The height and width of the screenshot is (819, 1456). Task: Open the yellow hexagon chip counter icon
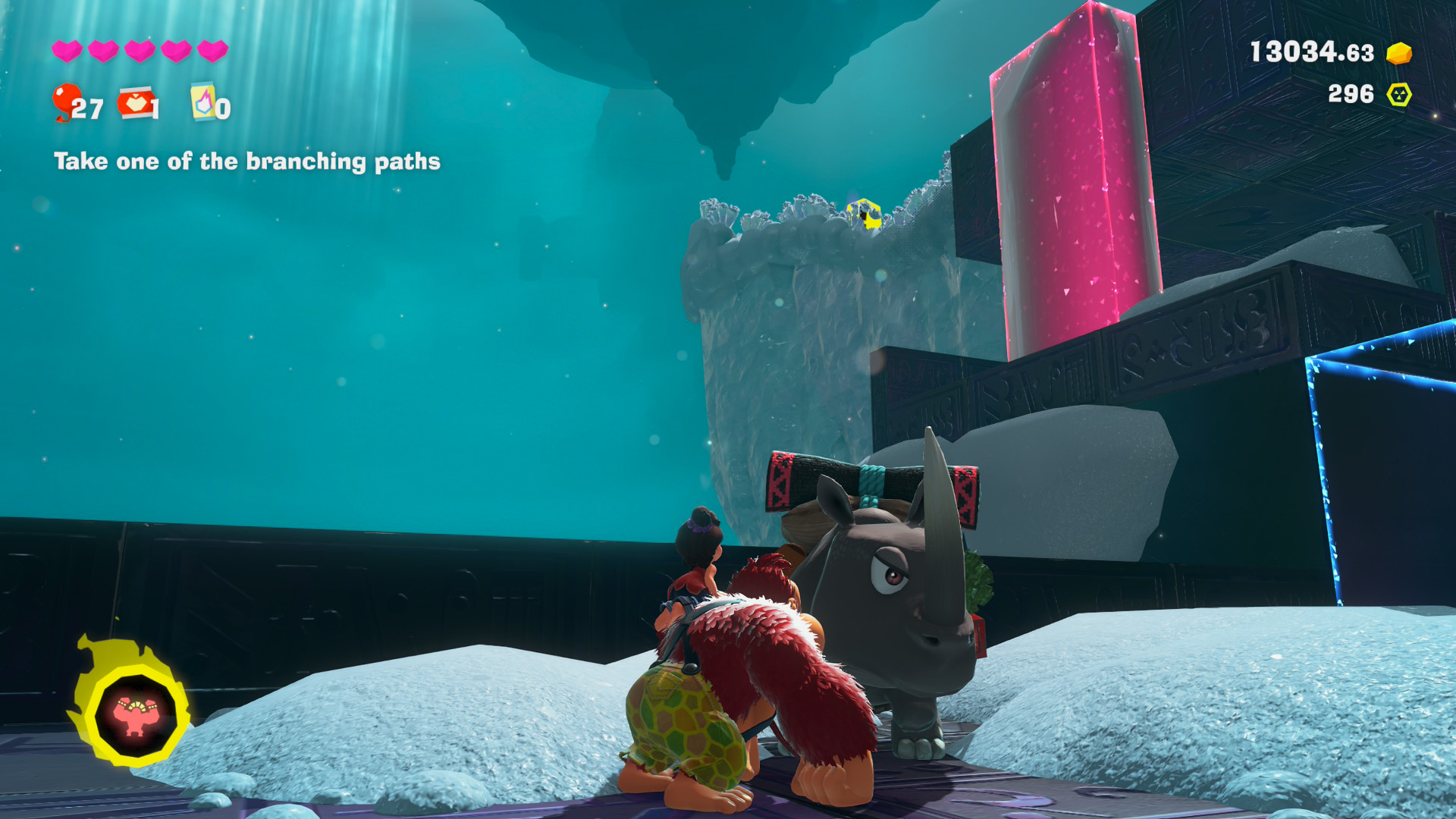pos(1398,95)
